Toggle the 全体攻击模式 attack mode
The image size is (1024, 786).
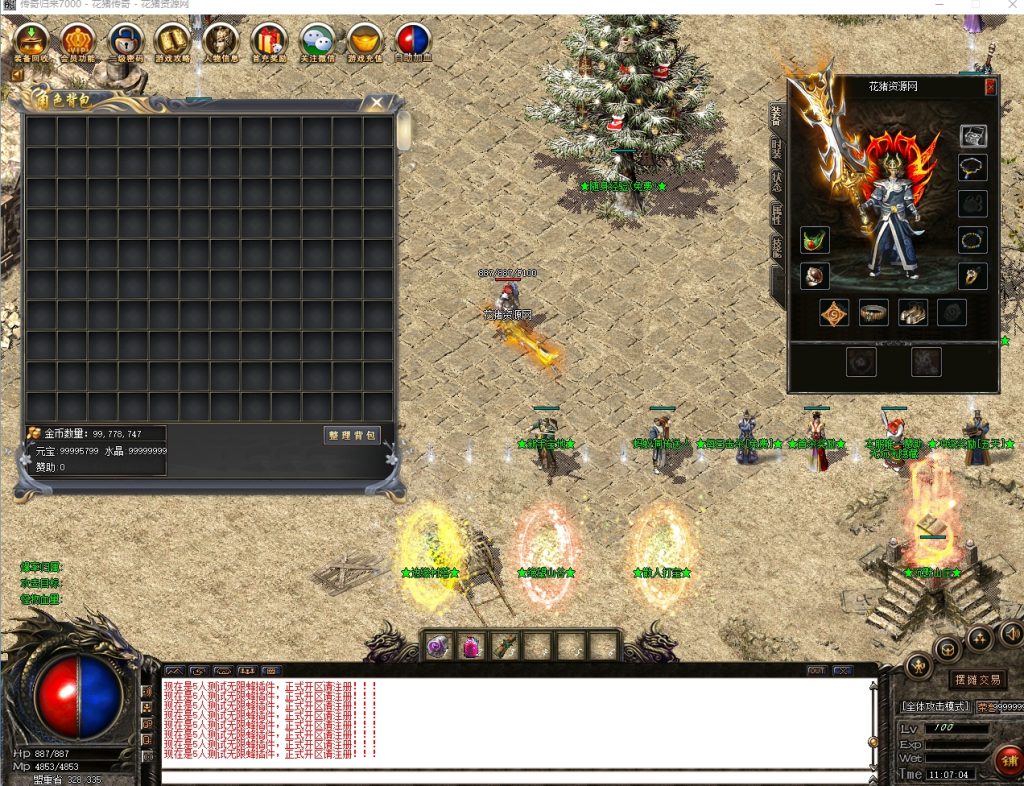935,706
